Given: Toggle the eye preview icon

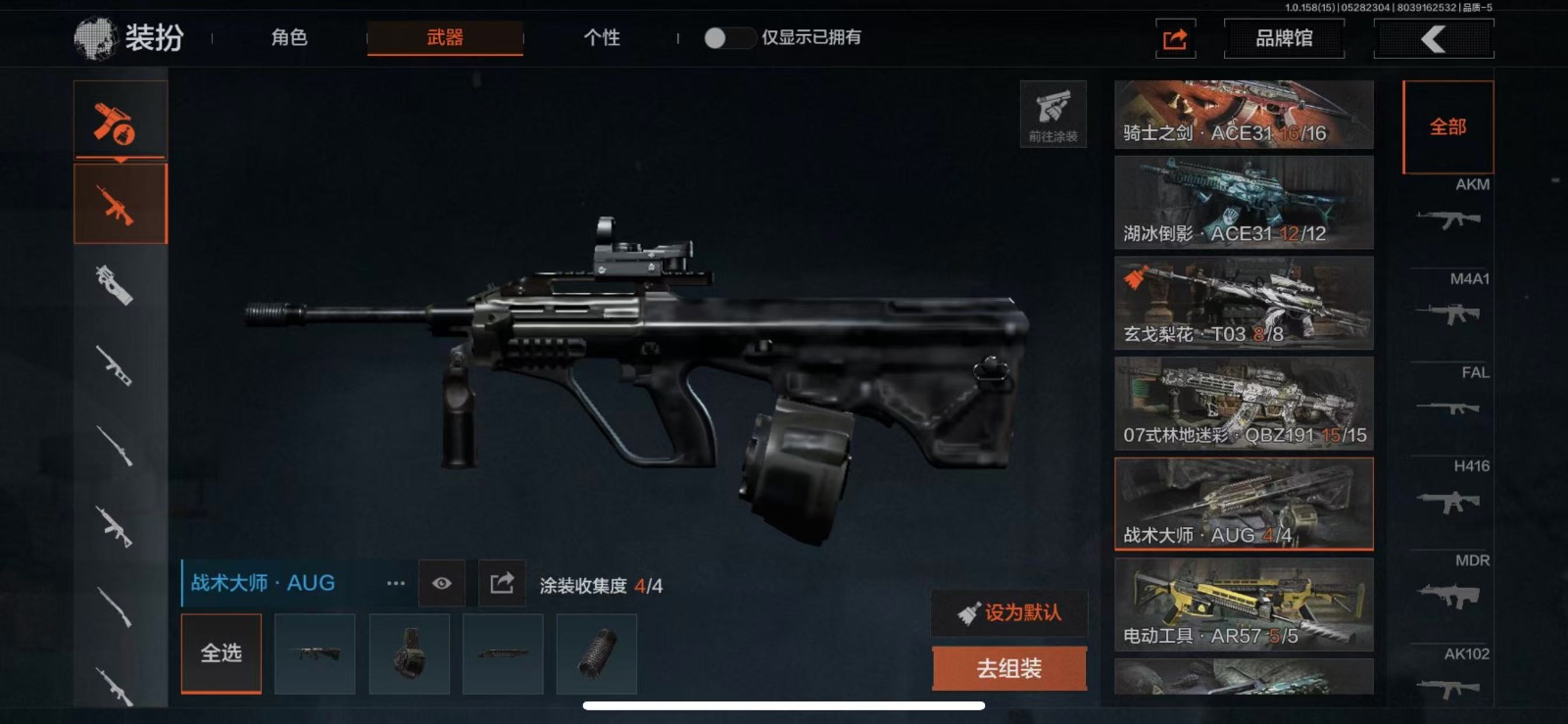Looking at the screenshot, I should coord(442,584).
